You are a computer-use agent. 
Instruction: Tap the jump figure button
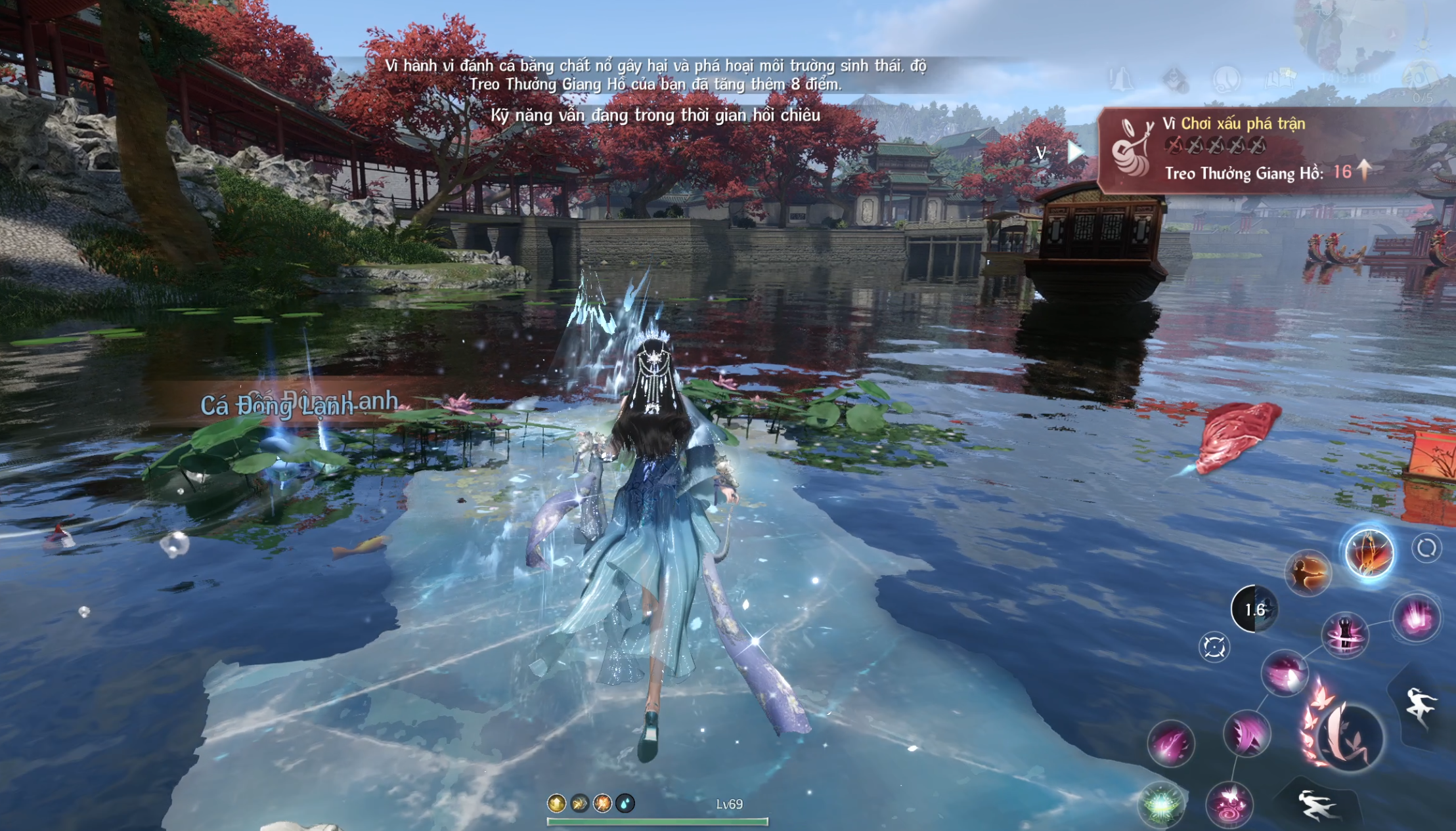pyautogui.click(x=1421, y=706)
